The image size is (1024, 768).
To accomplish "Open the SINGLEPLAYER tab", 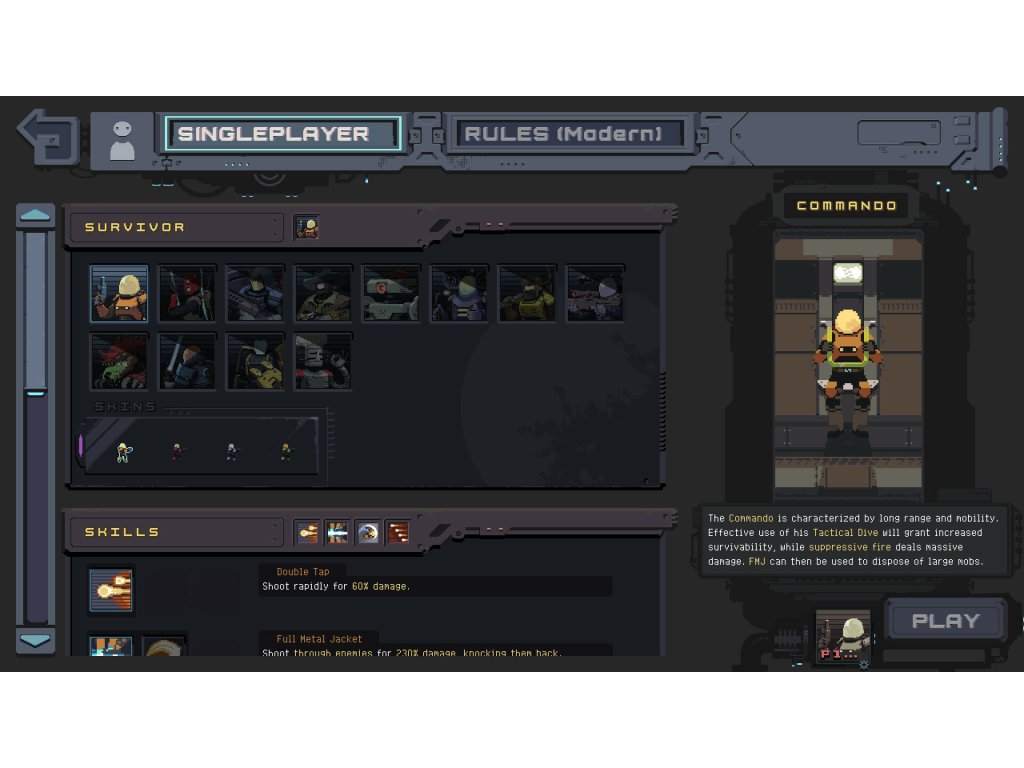I will [x=283, y=134].
